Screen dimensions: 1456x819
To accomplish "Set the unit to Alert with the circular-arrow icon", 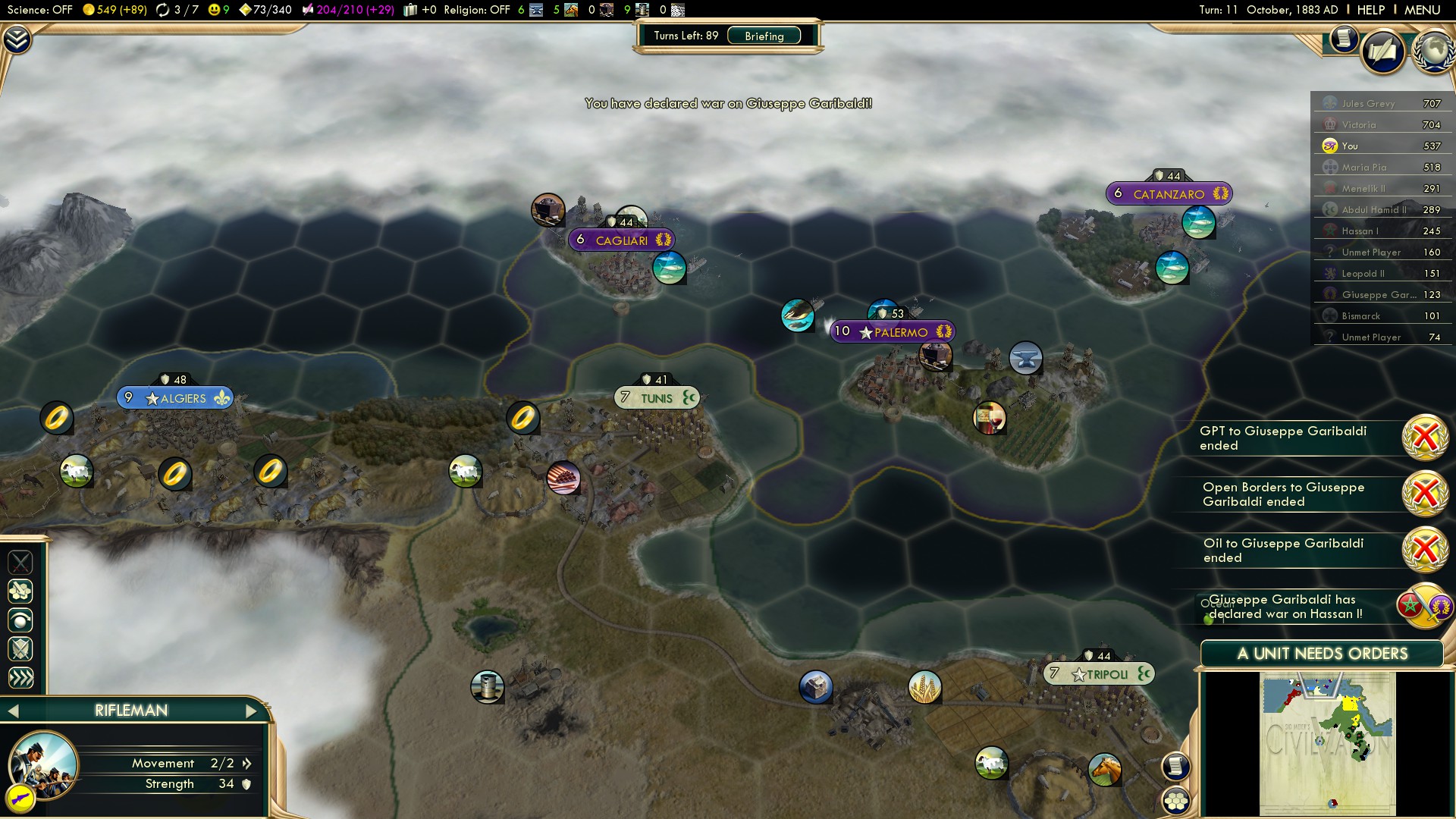I will point(20,620).
